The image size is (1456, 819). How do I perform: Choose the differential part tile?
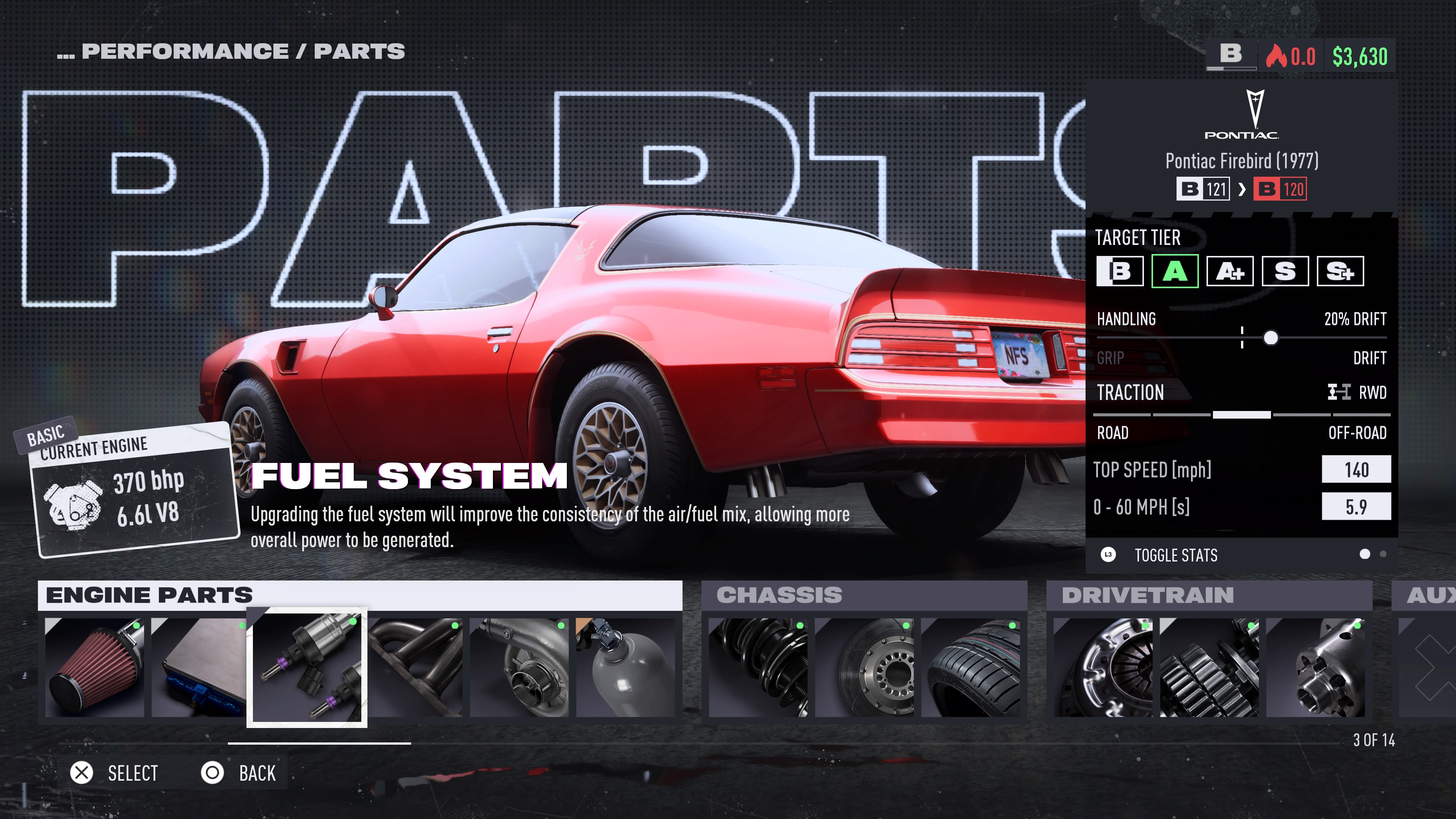(1315, 667)
